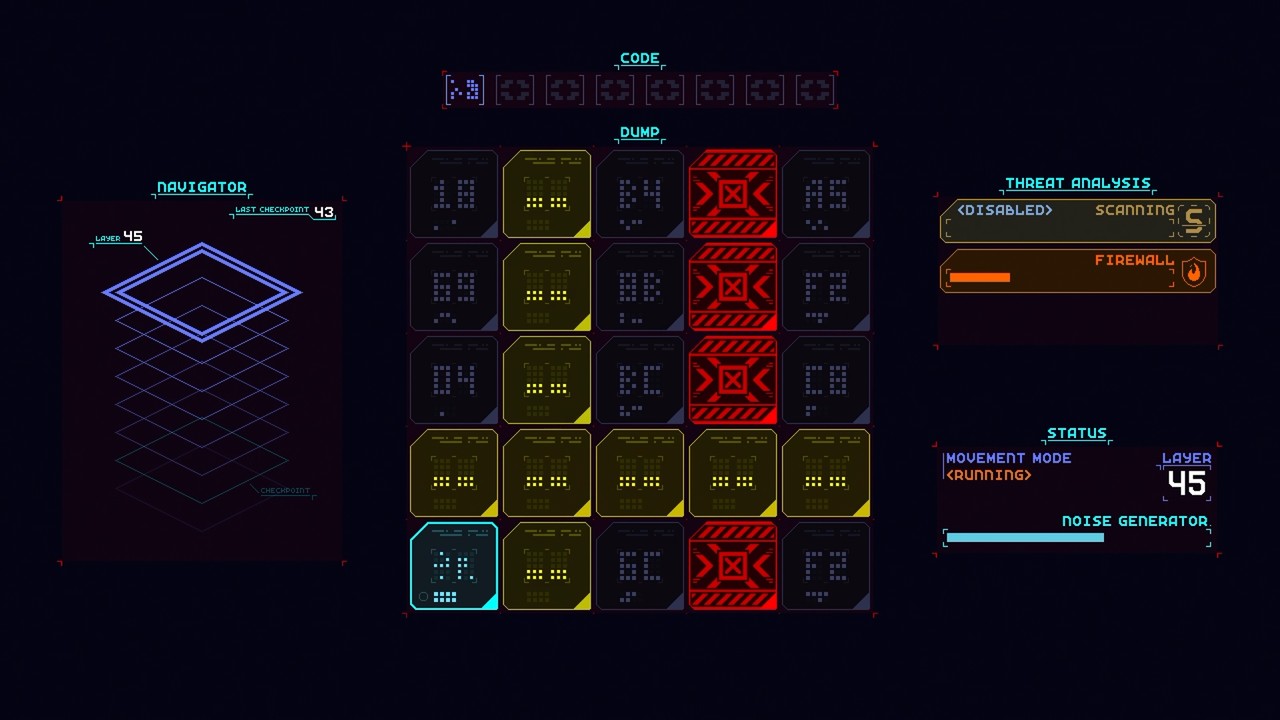The image size is (1280, 720).
Task: Switch to the CODE section
Action: [x=639, y=57]
